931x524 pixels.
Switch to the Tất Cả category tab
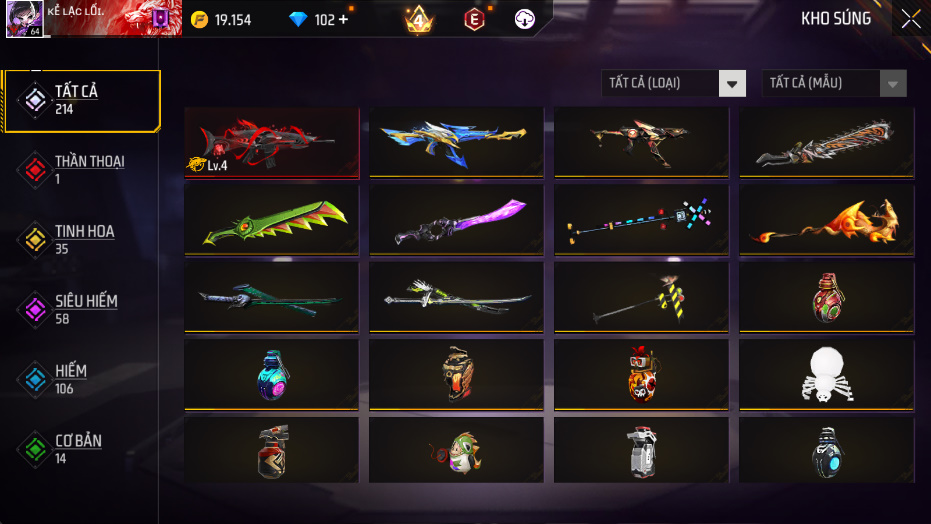pyautogui.click(x=80, y=100)
